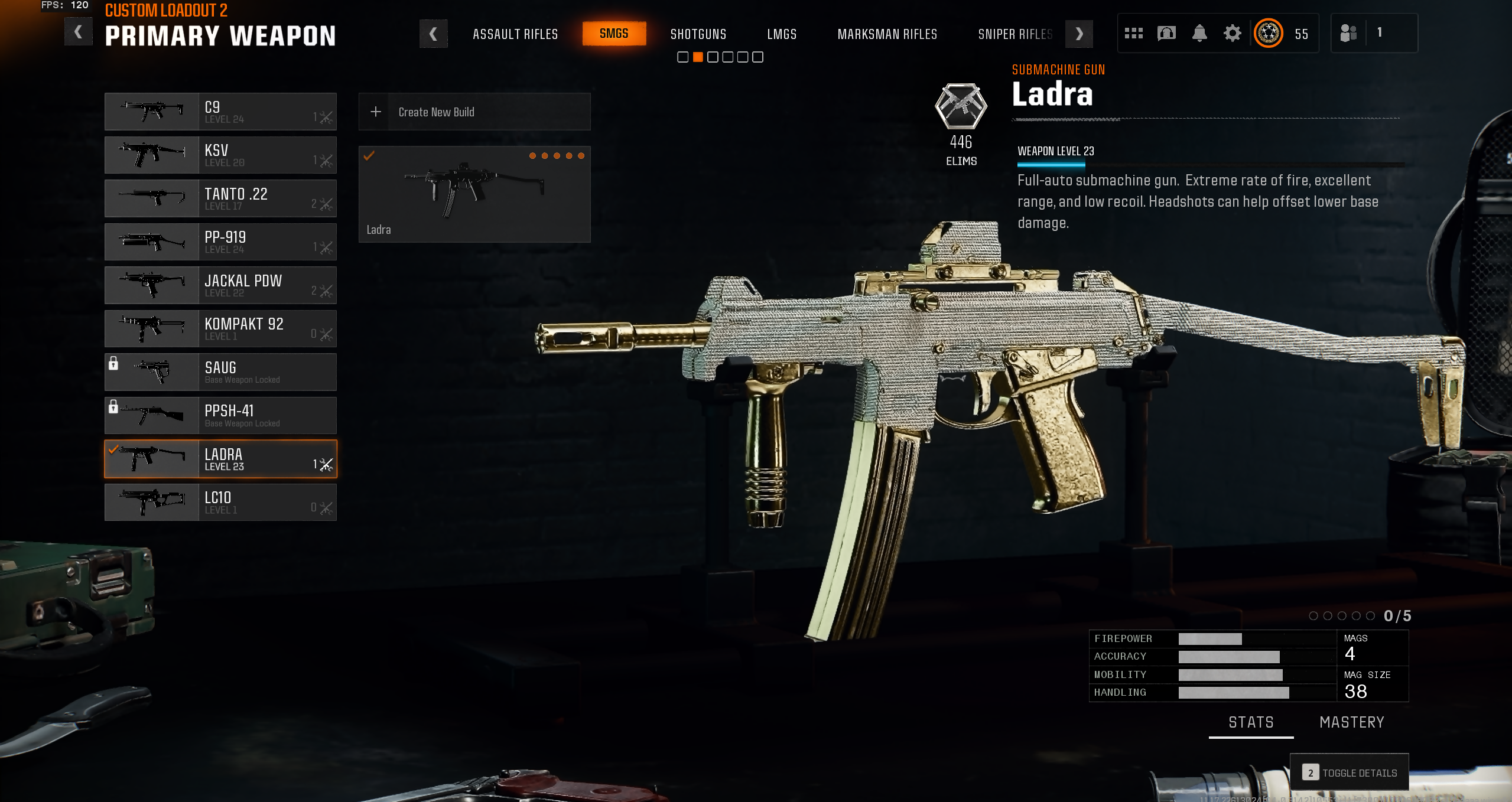This screenshot has height=802, width=1512.
Task: Switch to Sniper Rifles tab
Action: (x=1014, y=34)
